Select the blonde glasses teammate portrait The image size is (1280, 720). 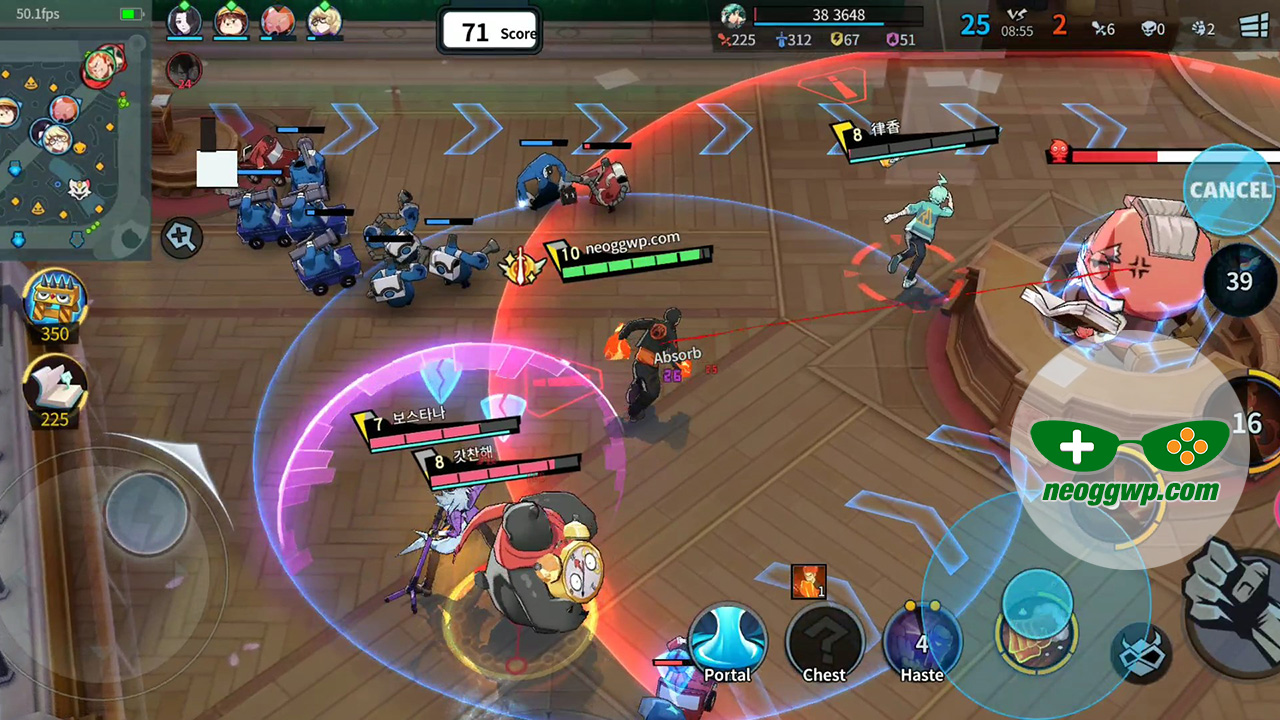coord(324,20)
